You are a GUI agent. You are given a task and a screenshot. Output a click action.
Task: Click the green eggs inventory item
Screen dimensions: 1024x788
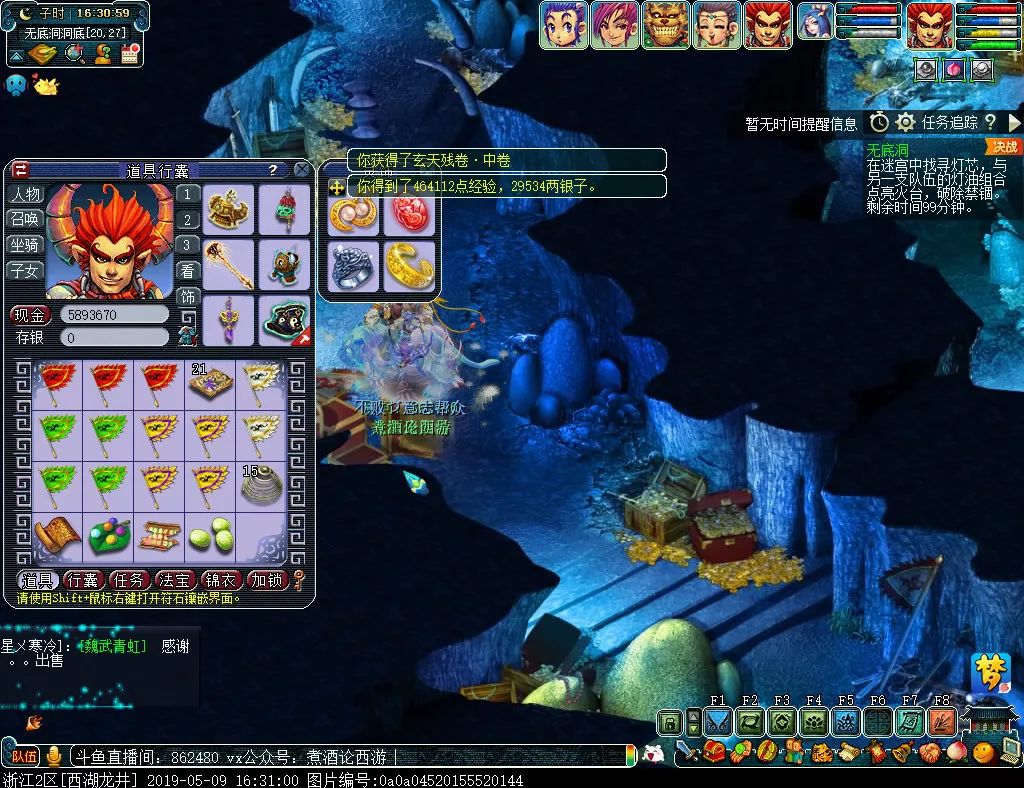(210, 537)
